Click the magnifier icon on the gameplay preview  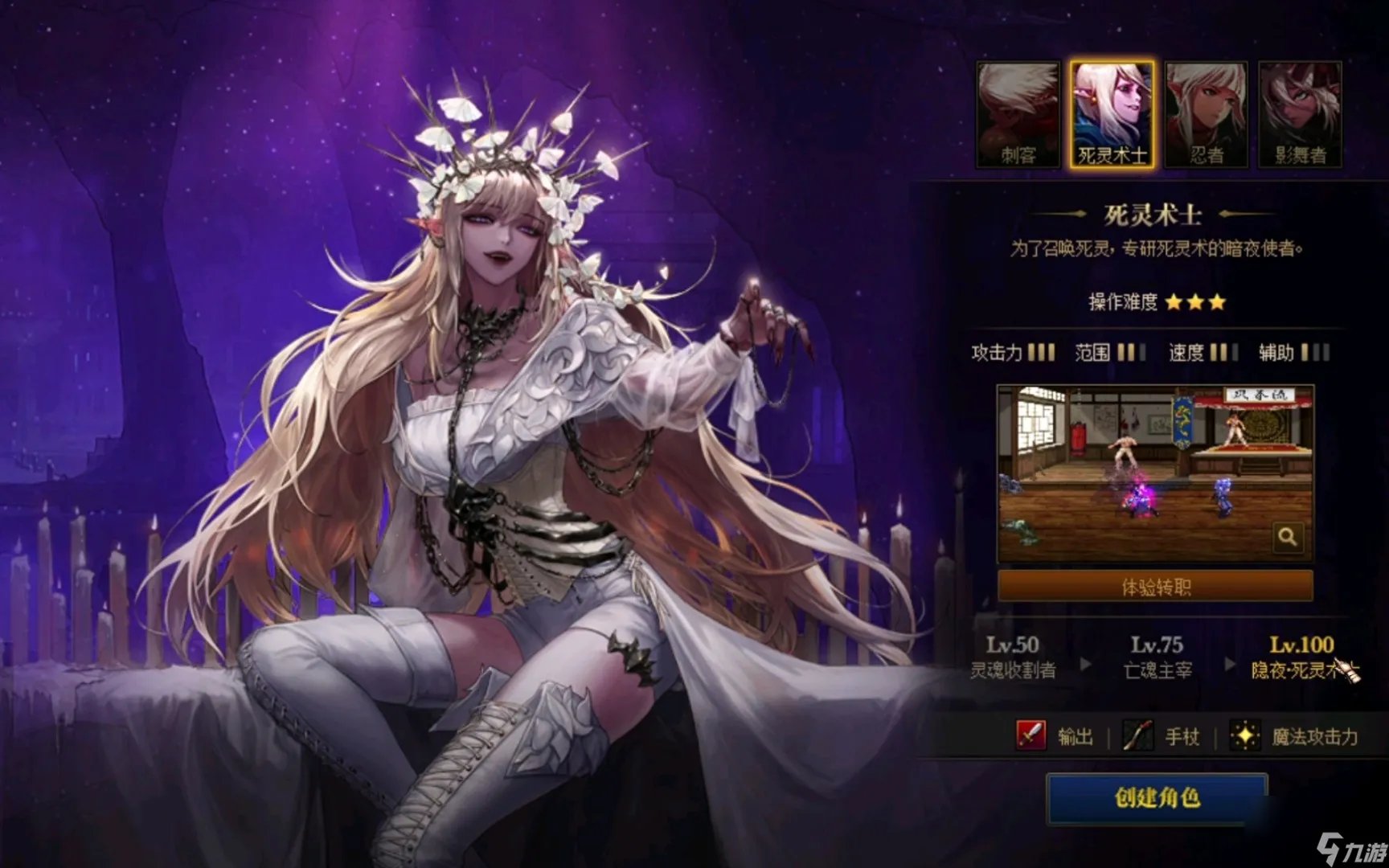pos(1289,537)
